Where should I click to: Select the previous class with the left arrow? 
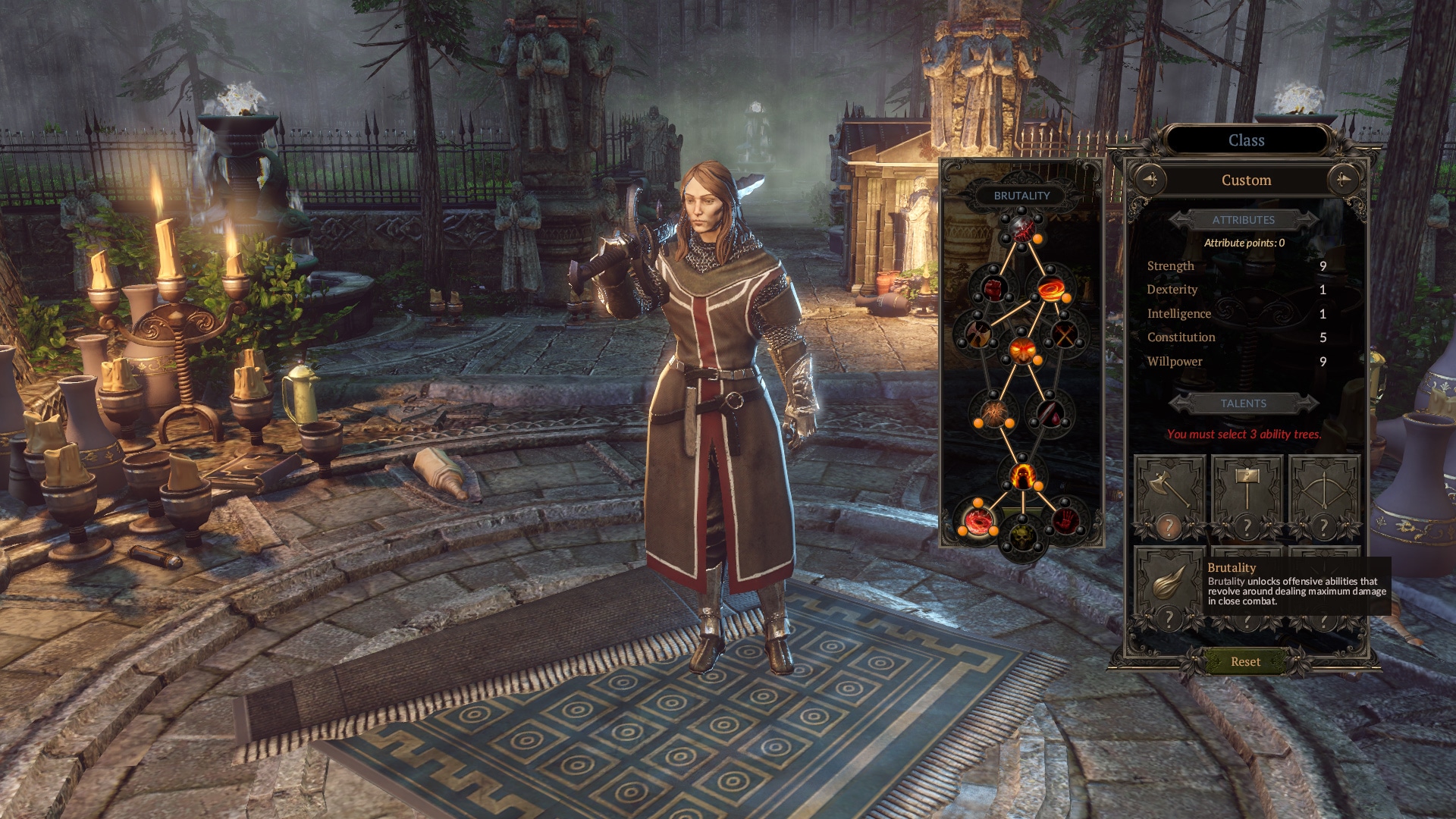pos(1150,180)
